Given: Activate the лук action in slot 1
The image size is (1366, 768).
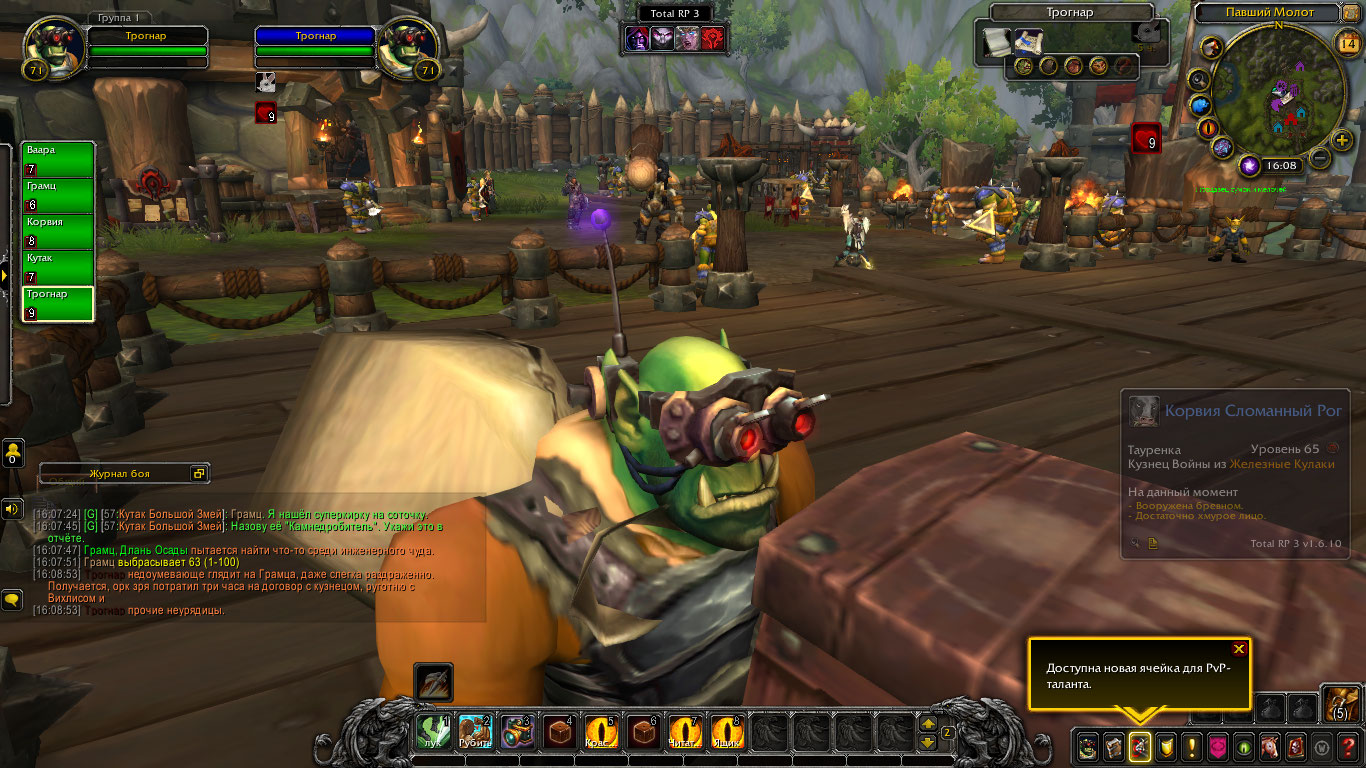Looking at the screenshot, I should click(433, 733).
